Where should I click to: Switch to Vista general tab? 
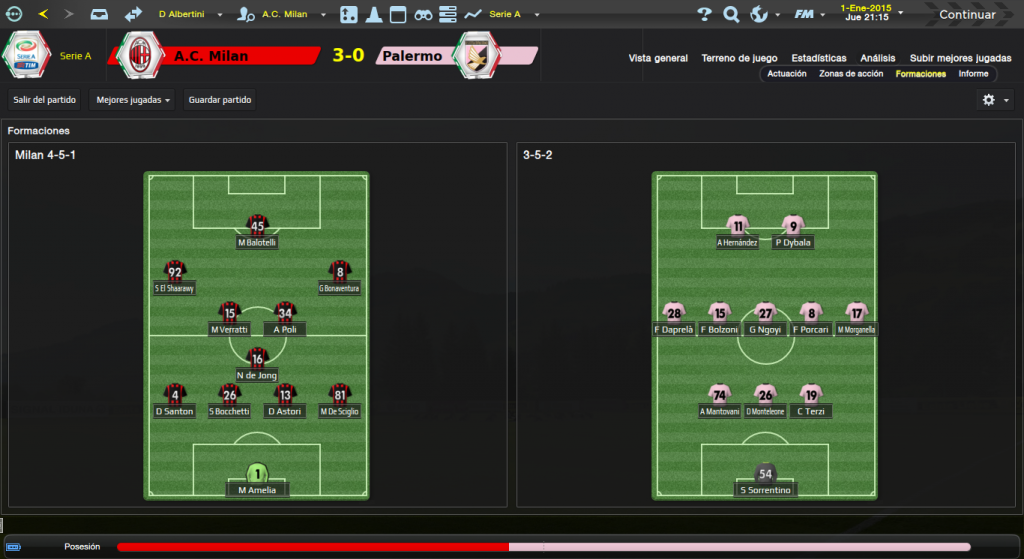pos(658,58)
